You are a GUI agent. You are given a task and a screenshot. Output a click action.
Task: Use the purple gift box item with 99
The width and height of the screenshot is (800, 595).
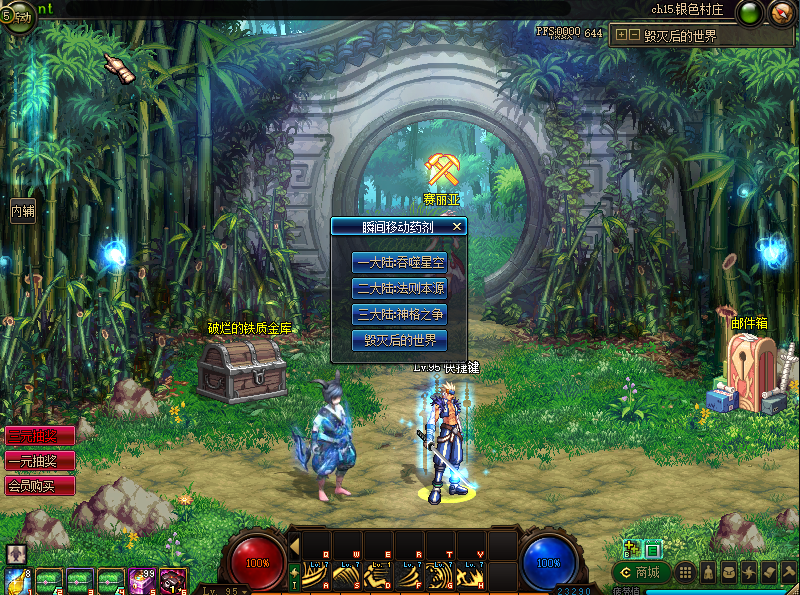coord(141,581)
